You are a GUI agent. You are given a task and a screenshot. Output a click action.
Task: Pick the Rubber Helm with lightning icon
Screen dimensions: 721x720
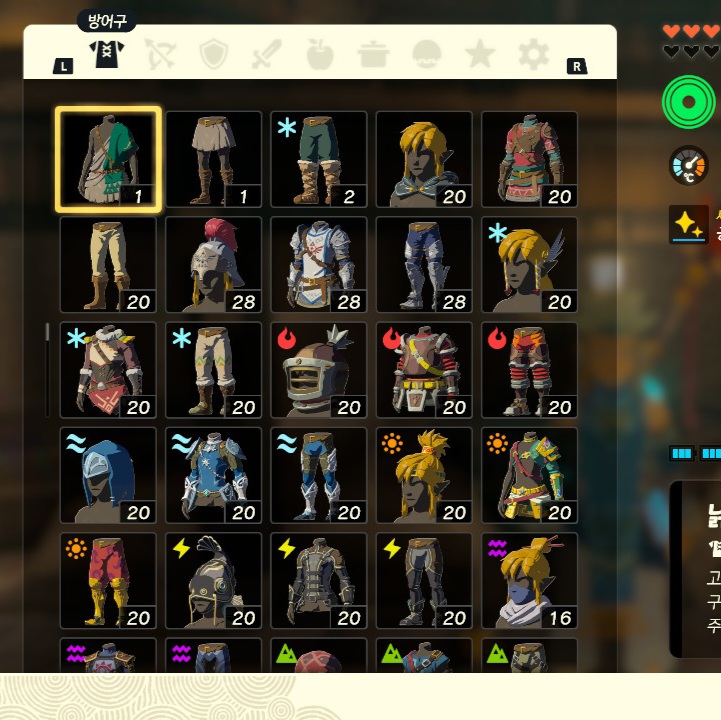pos(214,580)
